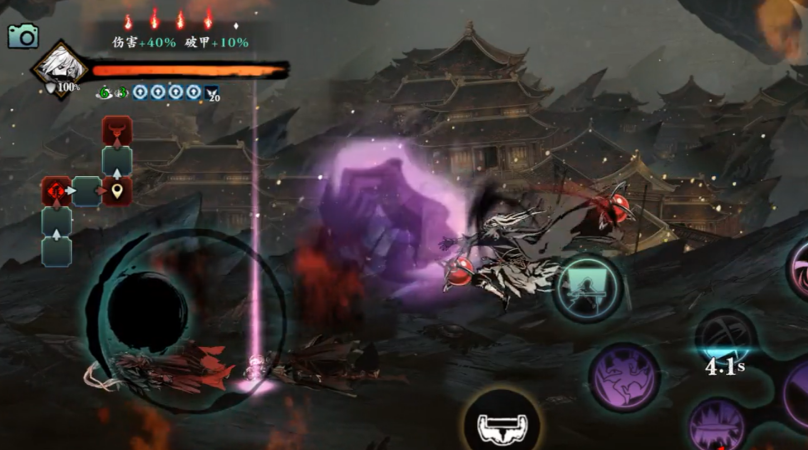808x450 pixels.
Task: Use the purple leaping-figure skill
Action: 624,377
